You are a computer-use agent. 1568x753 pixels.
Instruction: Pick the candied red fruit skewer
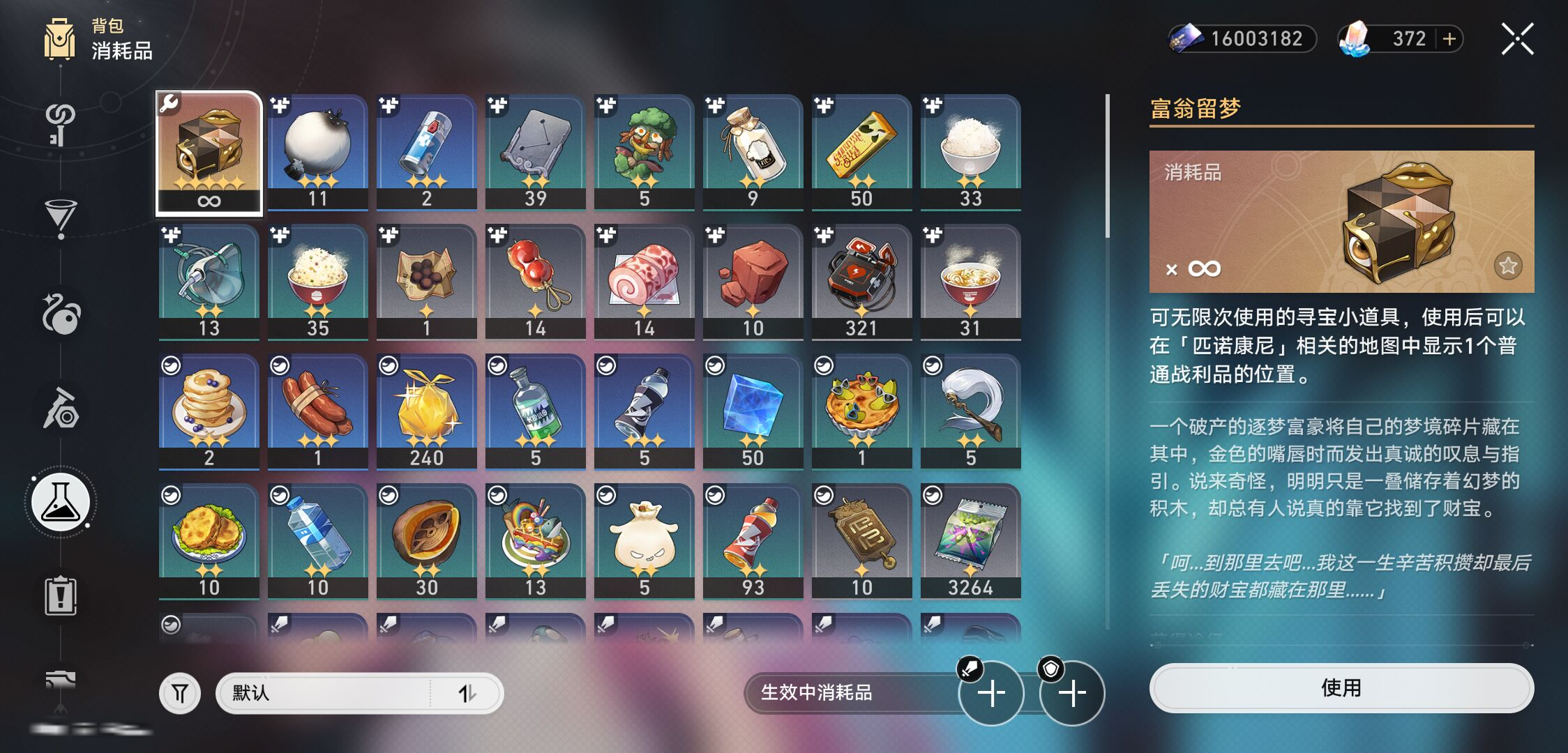coord(535,282)
